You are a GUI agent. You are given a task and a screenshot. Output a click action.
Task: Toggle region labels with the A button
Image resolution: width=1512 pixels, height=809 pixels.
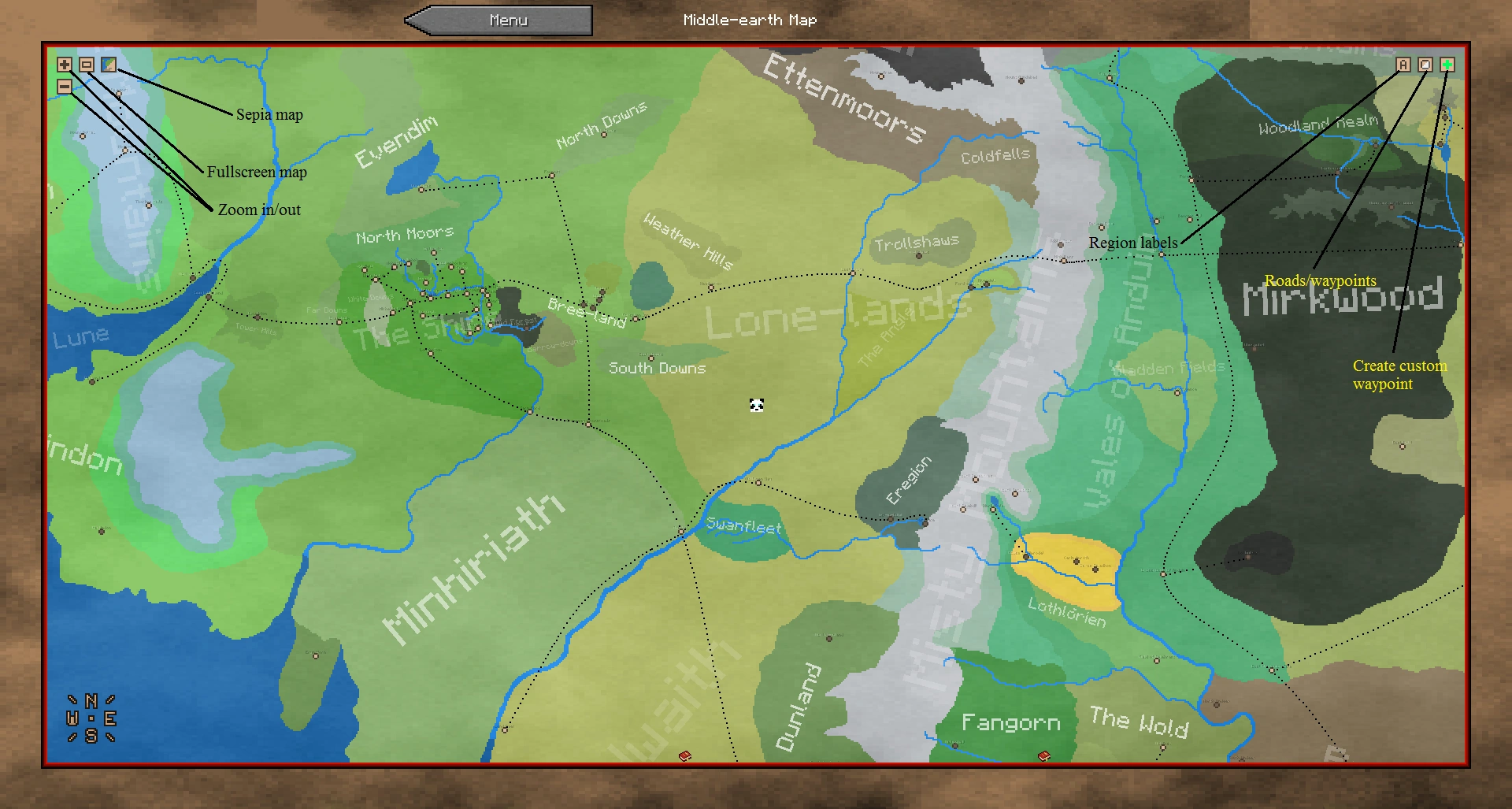[1403, 65]
